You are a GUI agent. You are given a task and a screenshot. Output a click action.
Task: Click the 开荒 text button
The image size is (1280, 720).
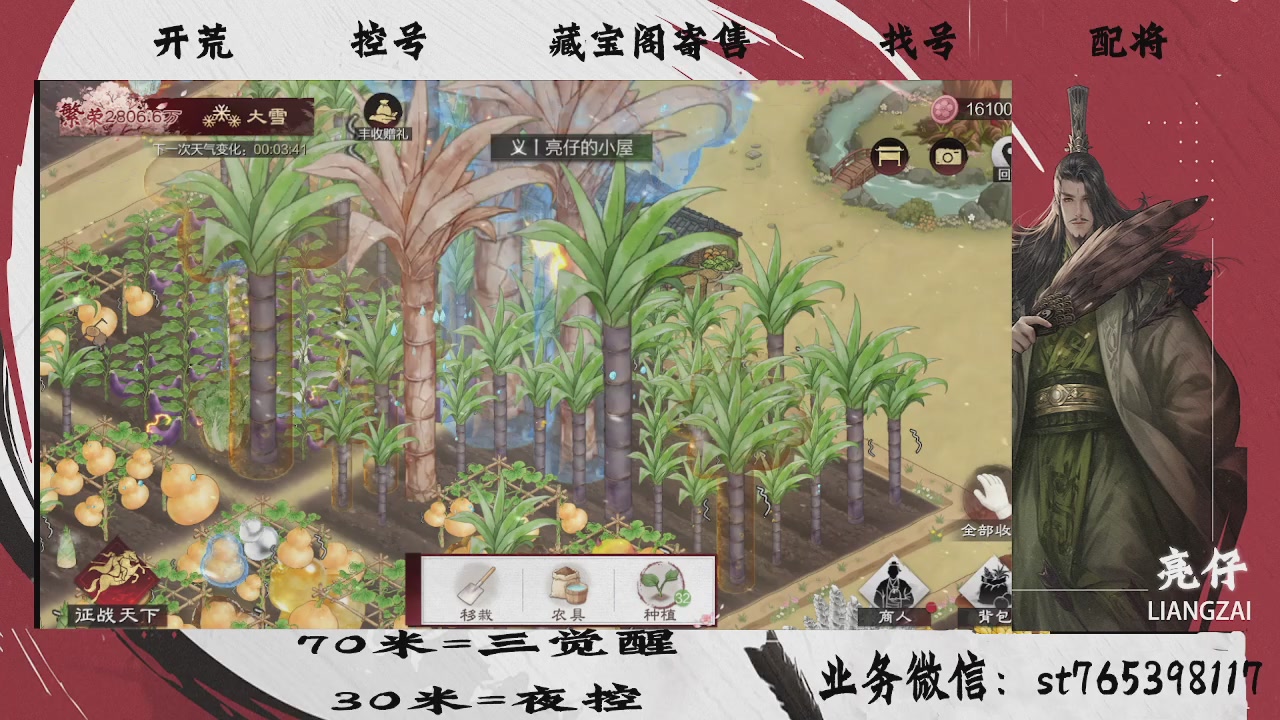click(x=193, y=42)
